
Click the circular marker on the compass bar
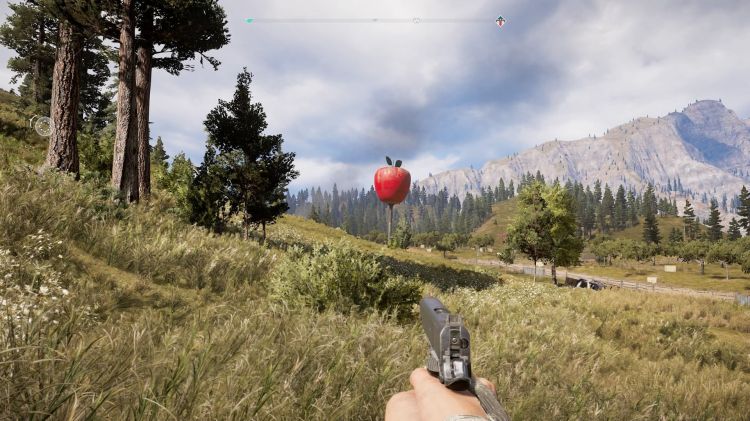coord(416,20)
